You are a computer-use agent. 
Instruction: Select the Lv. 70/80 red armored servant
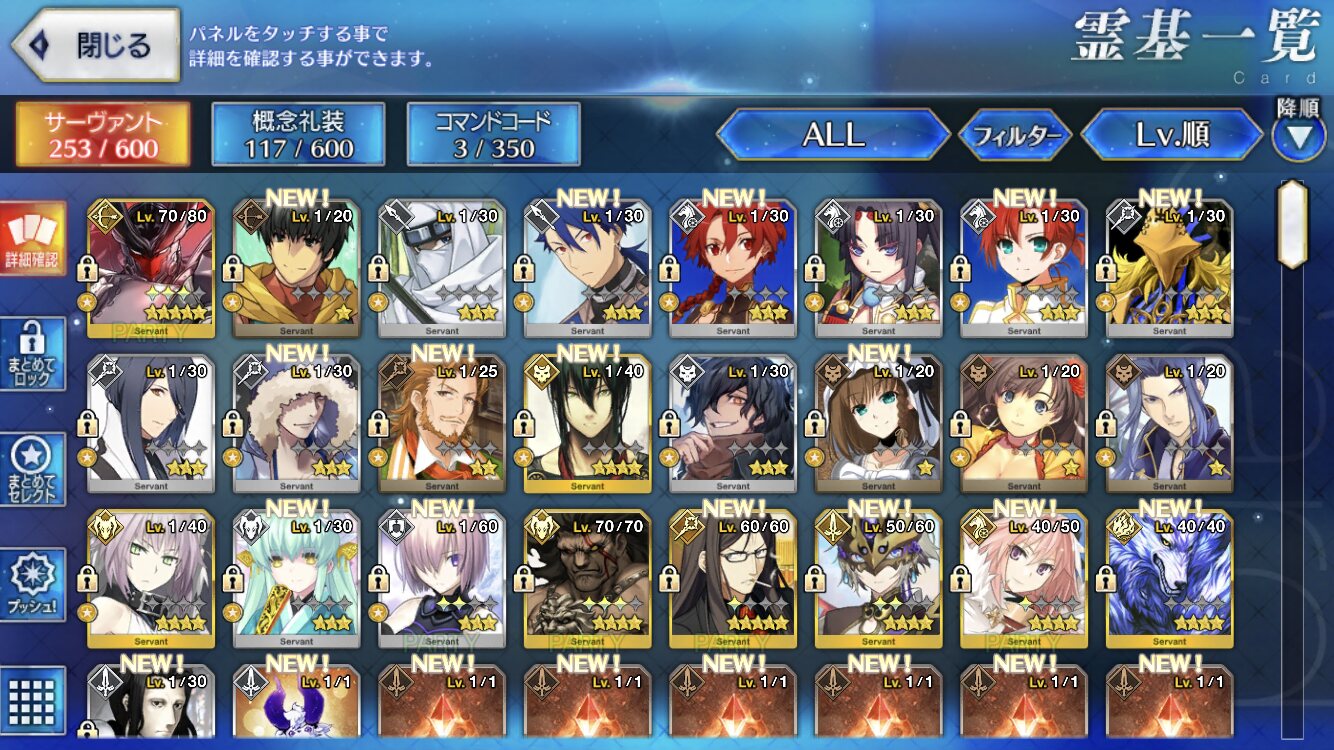[x=151, y=267]
